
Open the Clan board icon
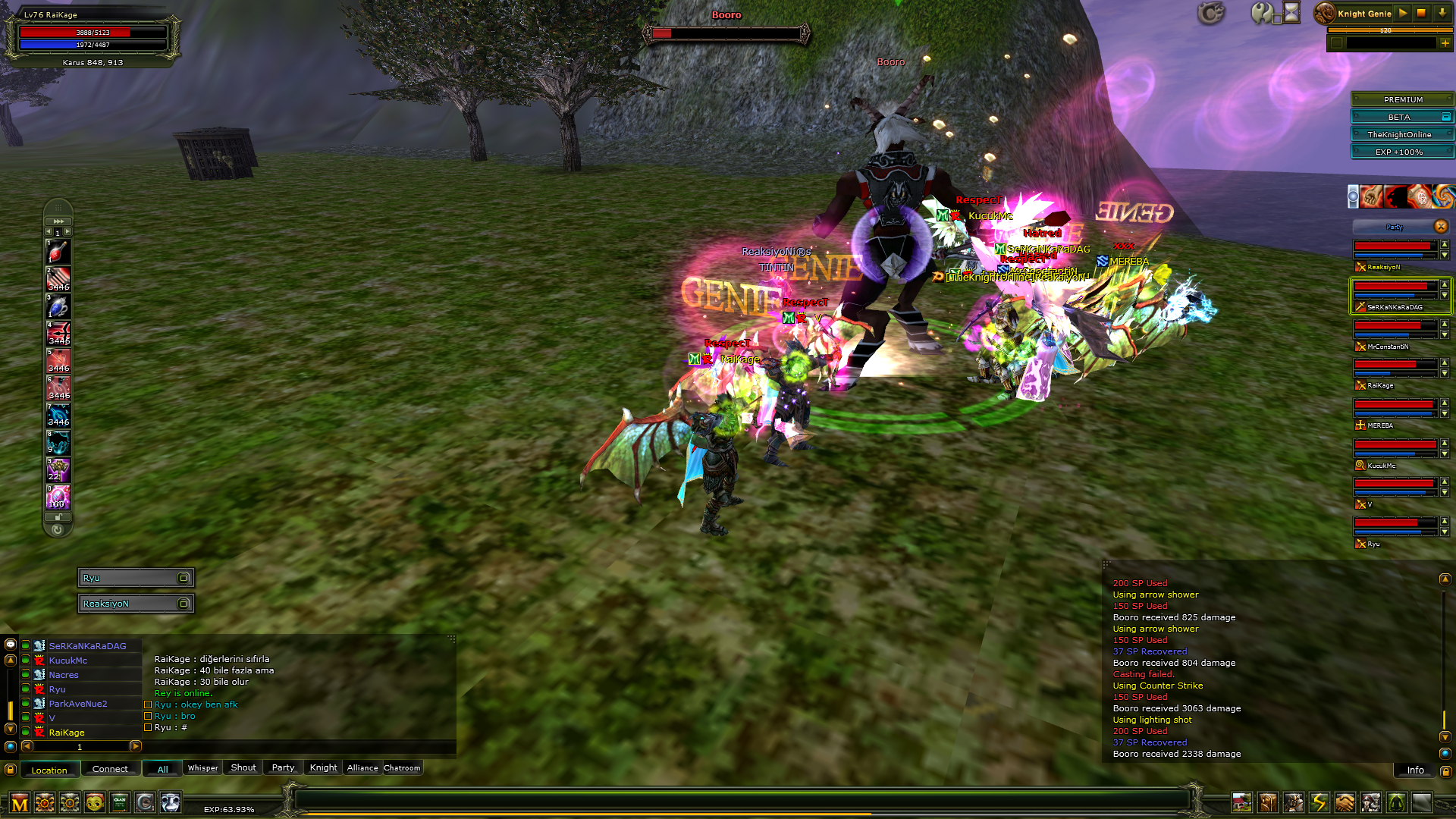[x=120, y=802]
